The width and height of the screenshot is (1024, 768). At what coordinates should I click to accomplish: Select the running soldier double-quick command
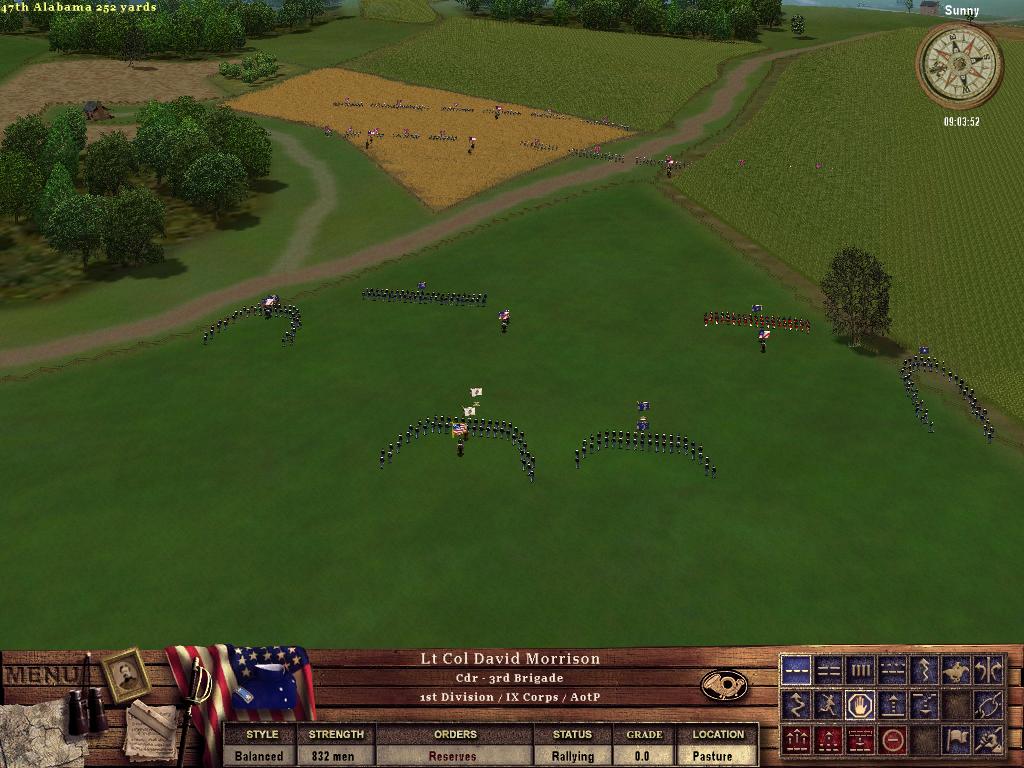tap(828, 705)
